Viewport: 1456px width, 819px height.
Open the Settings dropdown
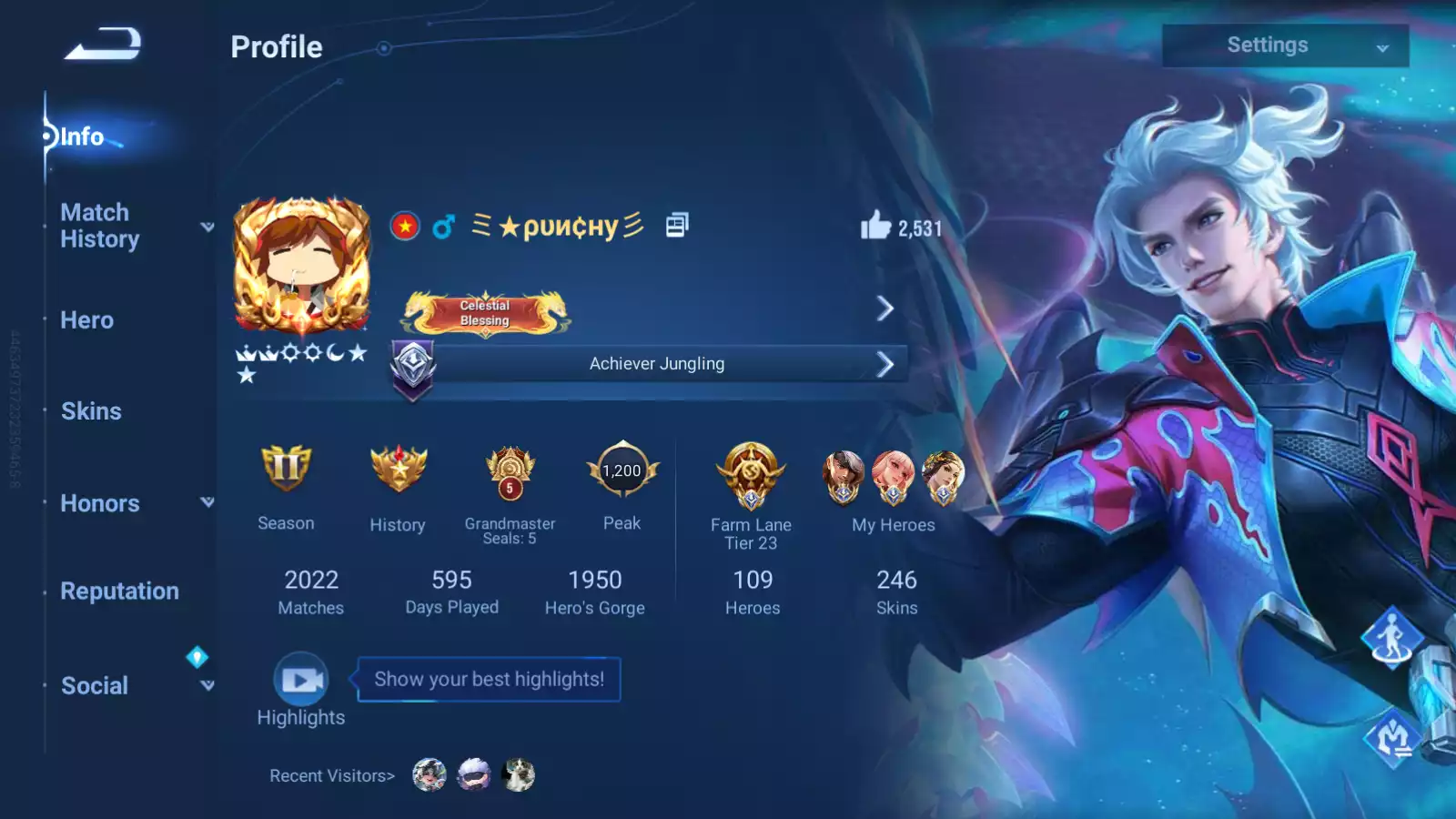(x=1285, y=45)
